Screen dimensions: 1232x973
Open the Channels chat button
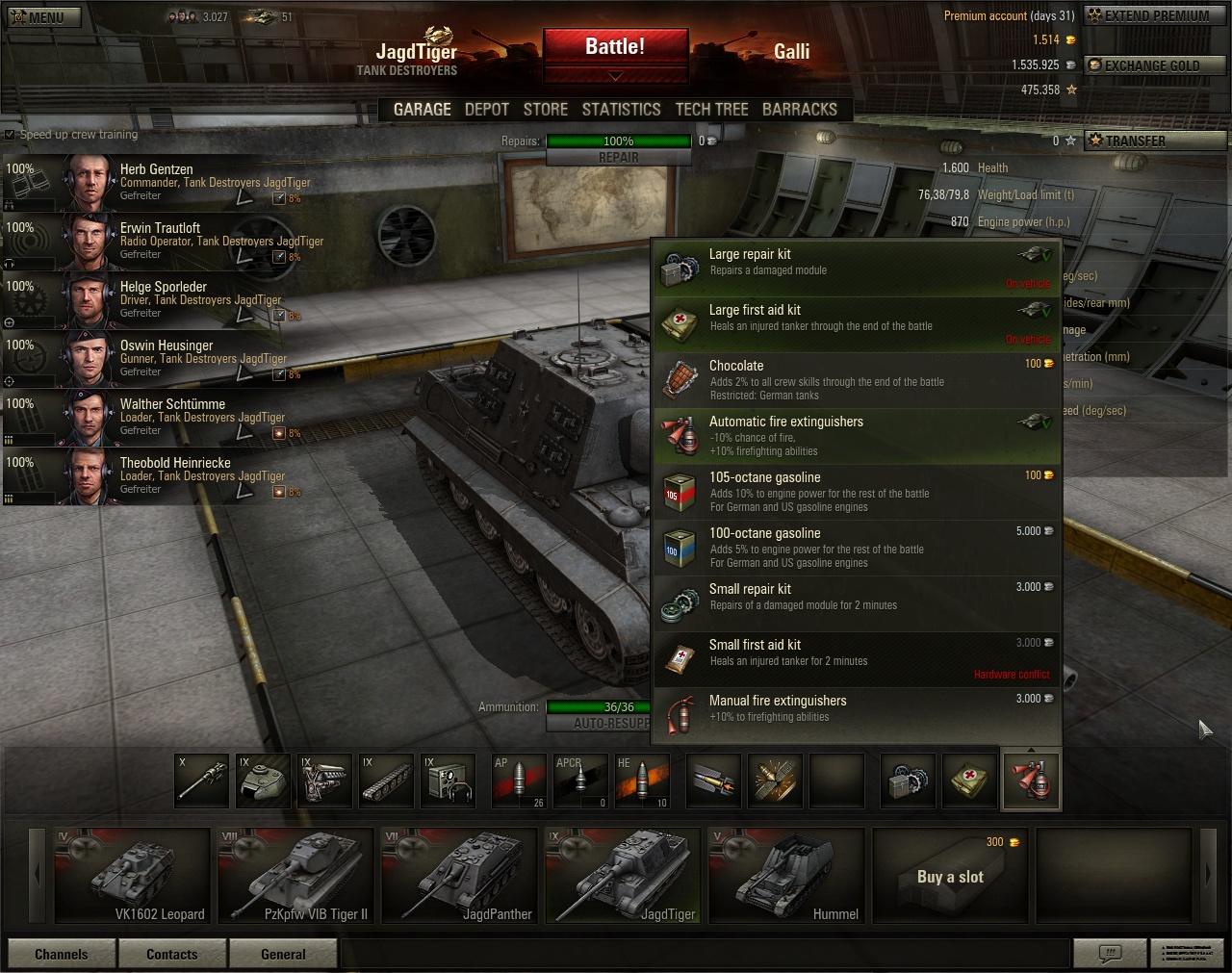pyautogui.click(x=62, y=954)
